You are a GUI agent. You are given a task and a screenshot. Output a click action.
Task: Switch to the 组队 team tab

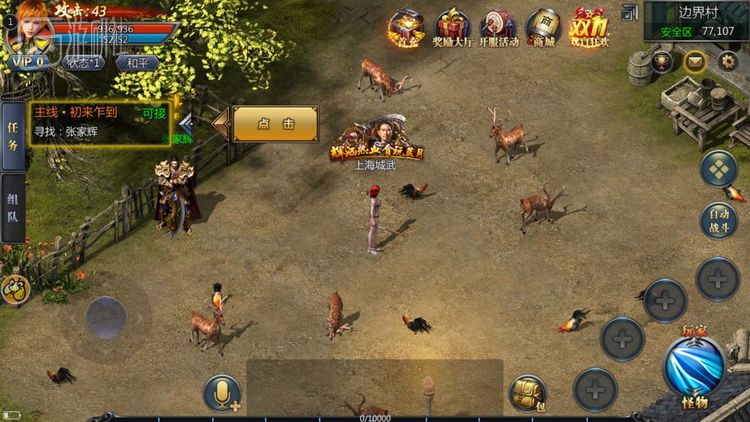(13, 209)
